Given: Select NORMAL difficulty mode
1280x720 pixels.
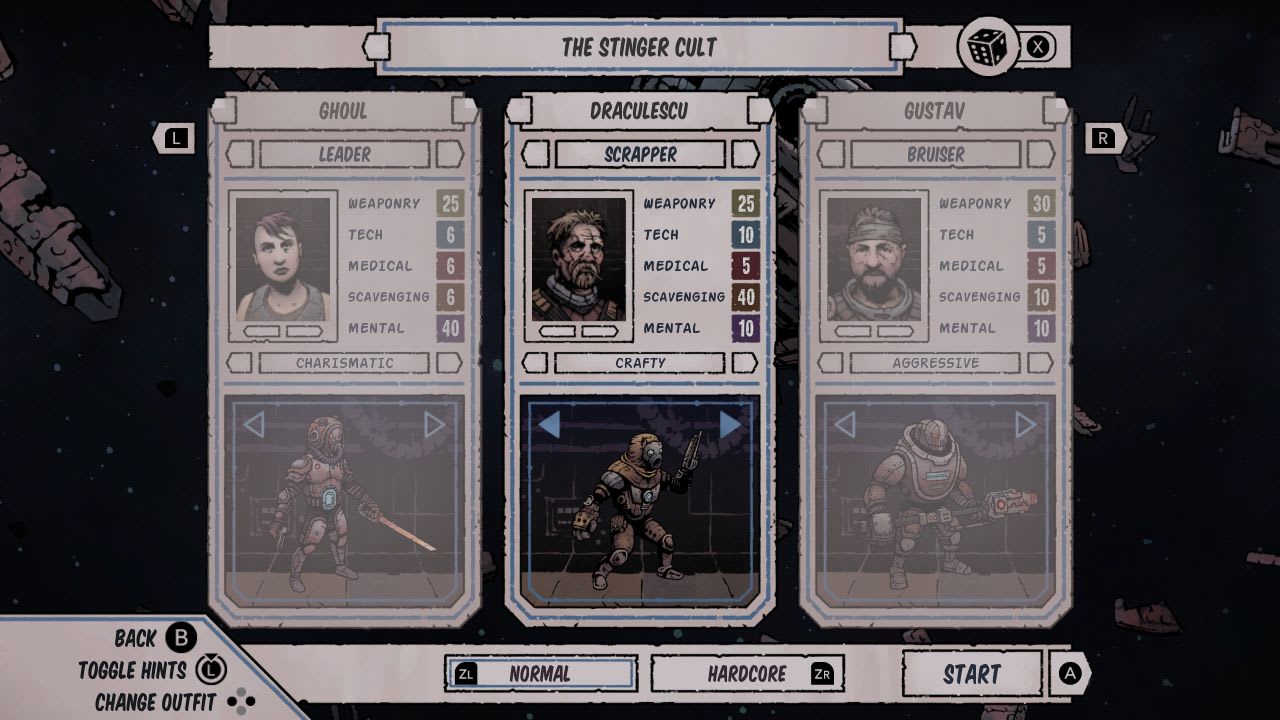Looking at the screenshot, I should (x=539, y=673).
